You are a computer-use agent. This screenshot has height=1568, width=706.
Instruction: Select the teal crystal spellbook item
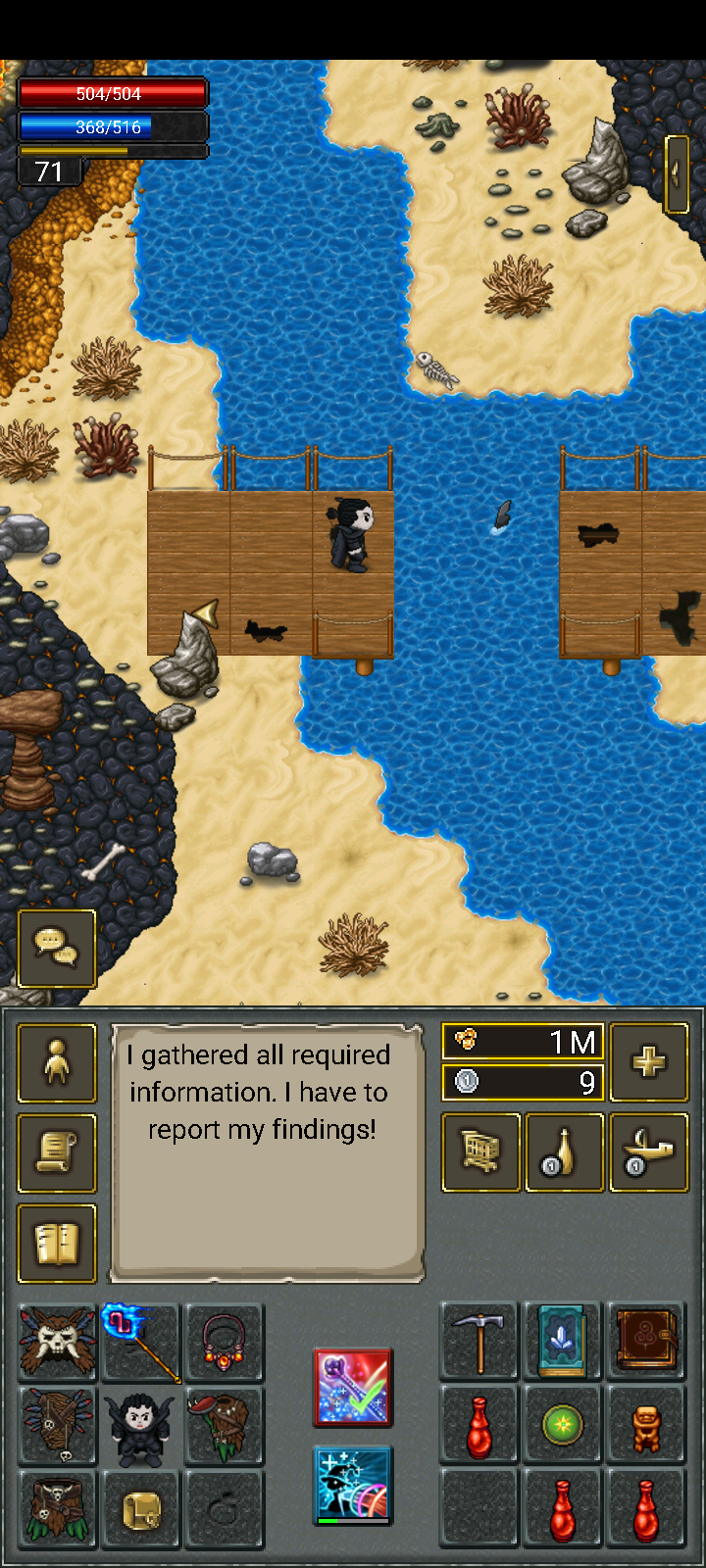563,1342
